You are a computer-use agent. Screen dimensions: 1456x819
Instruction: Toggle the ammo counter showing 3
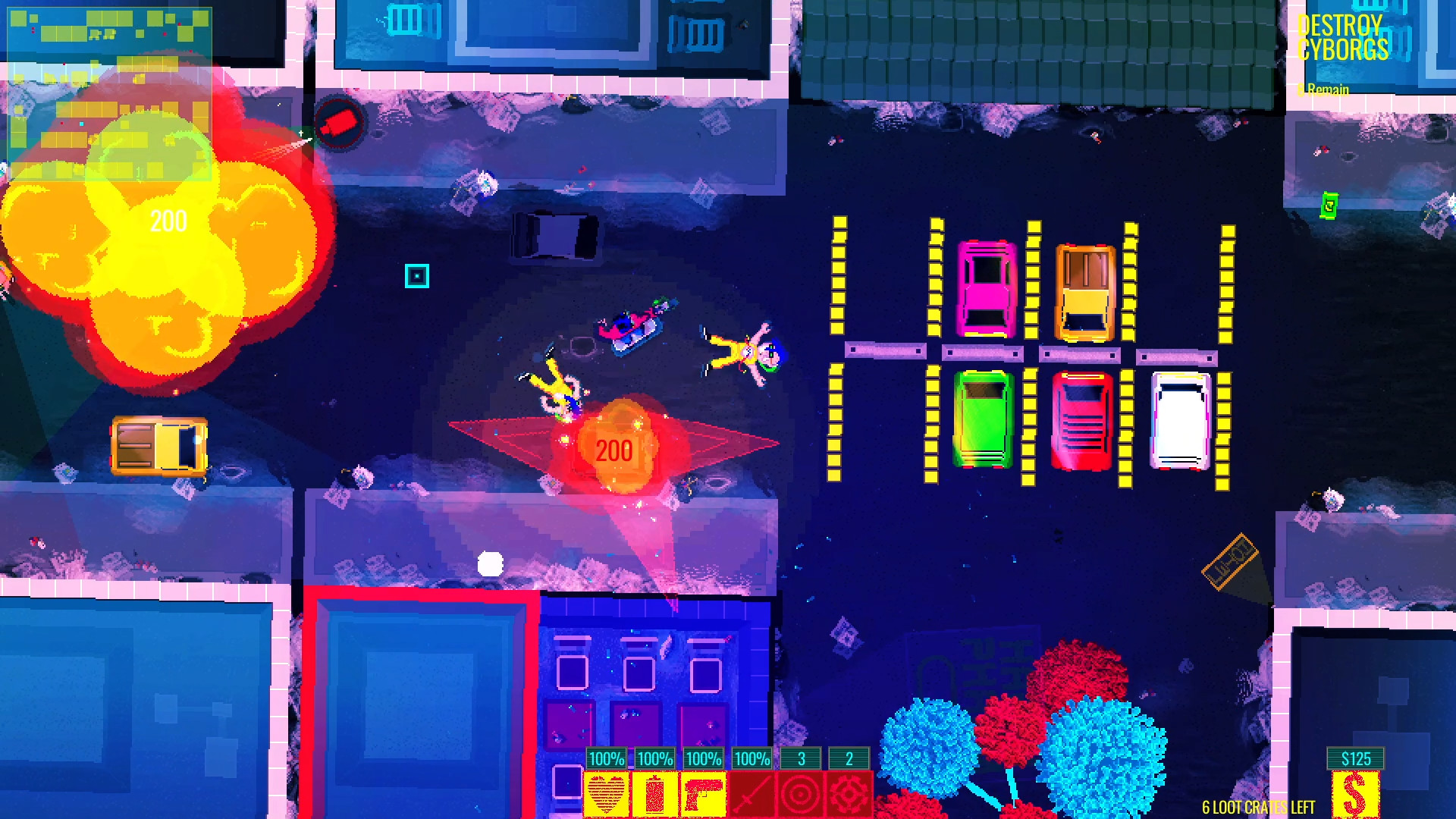click(800, 757)
